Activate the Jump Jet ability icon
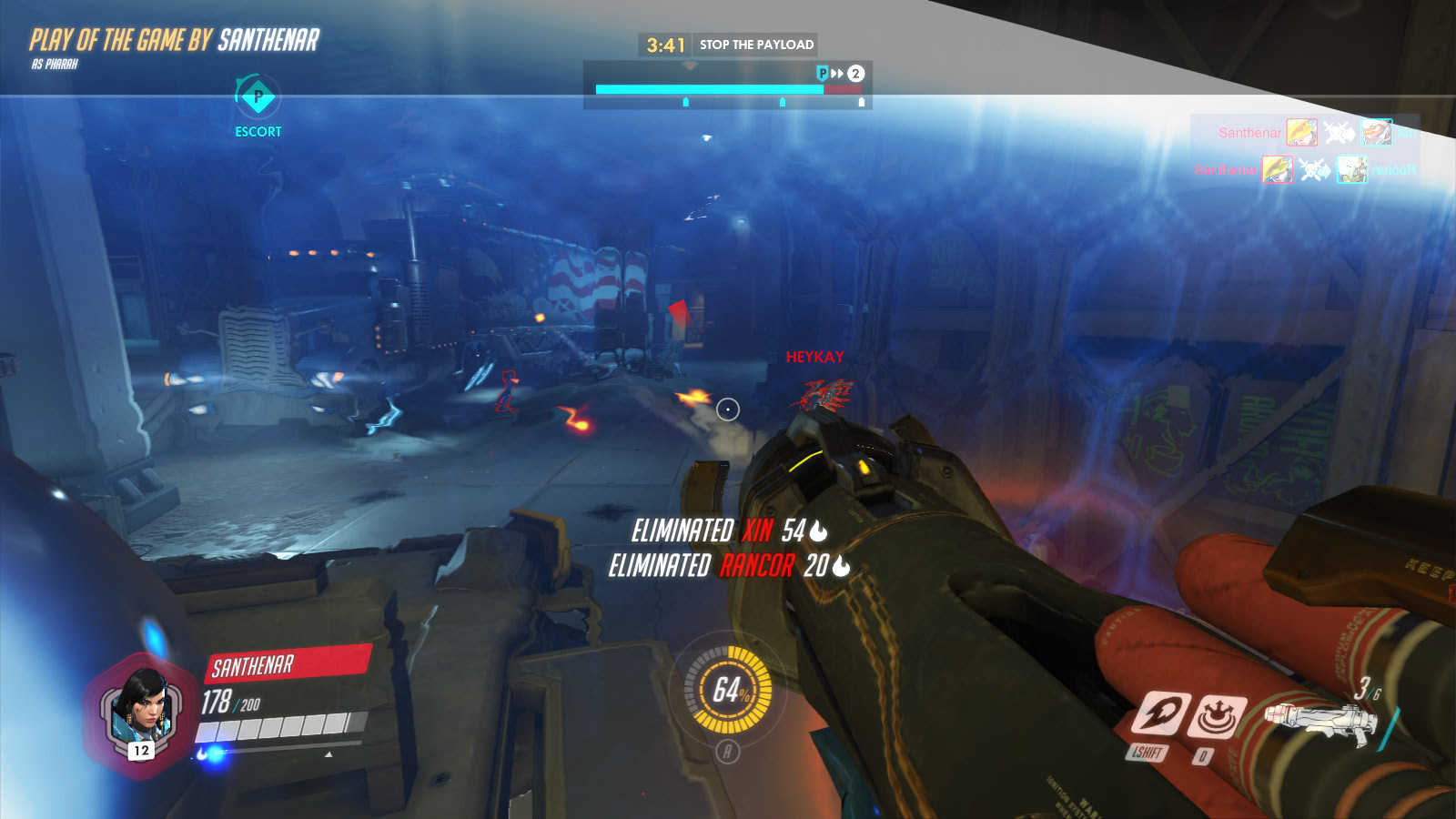The width and height of the screenshot is (1456, 819). tap(1160, 714)
